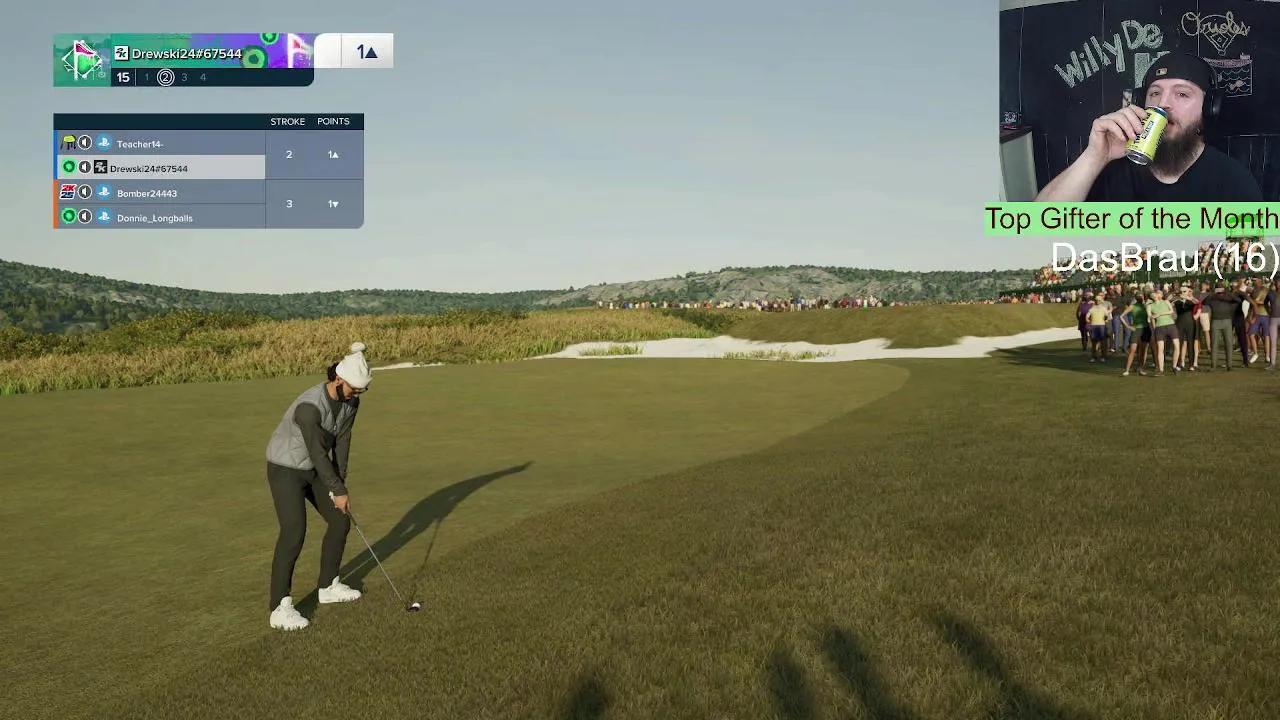The image size is (1280, 720).
Task: Click the Drewski24#67544 player banner at top
Action: point(187,54)
